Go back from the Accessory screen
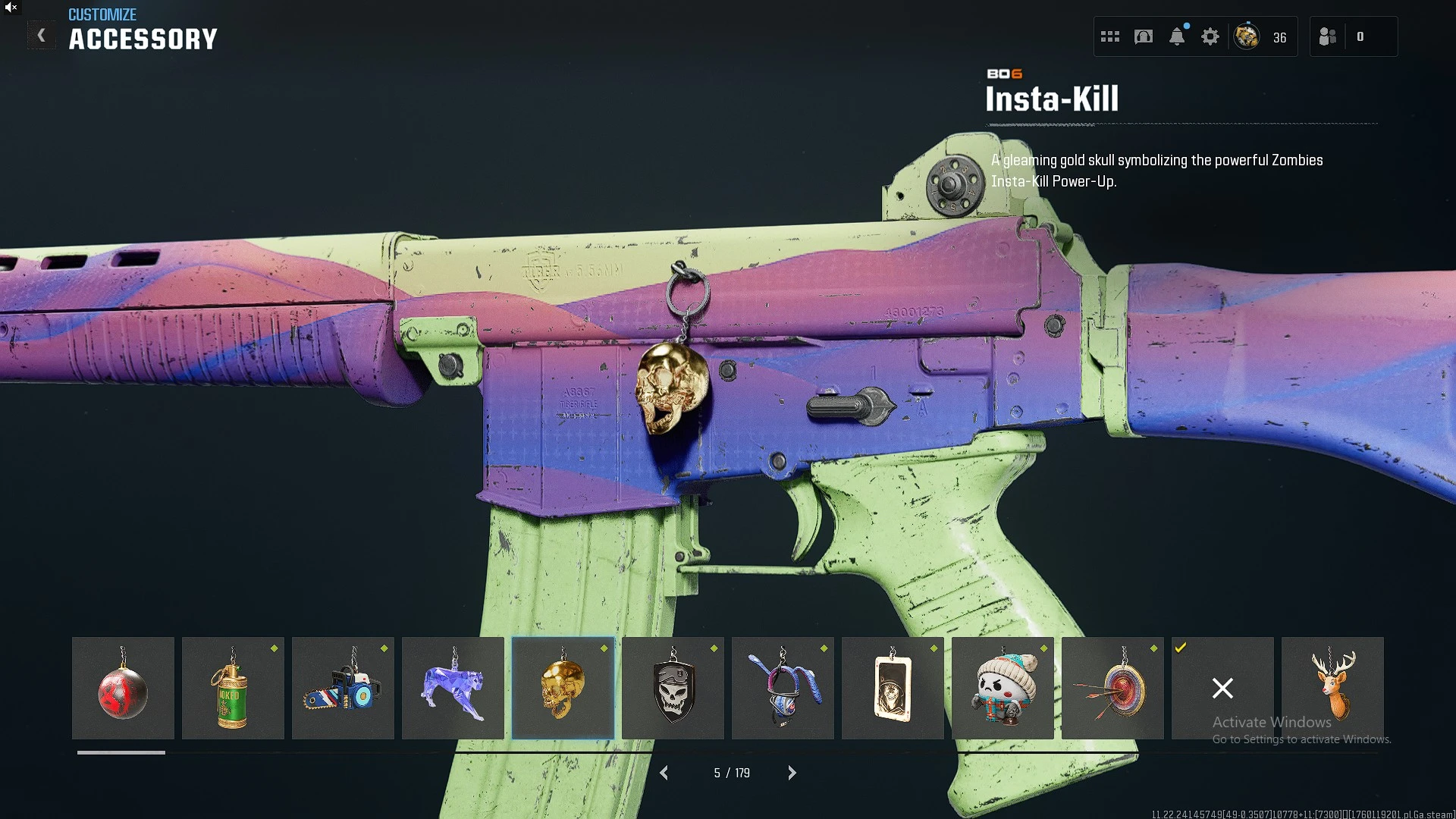The width and height of the screenshot is (1456, 819). [x=42, y=36]
